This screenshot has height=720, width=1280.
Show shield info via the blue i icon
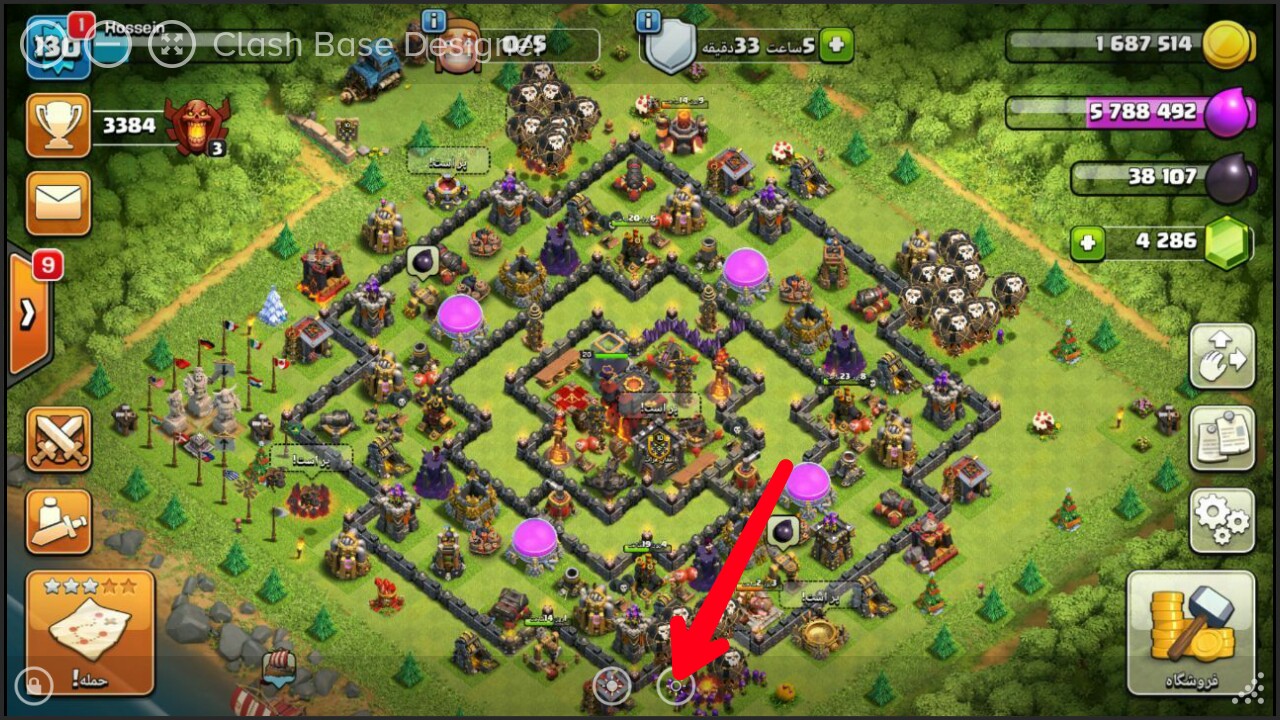pos(648,20)
